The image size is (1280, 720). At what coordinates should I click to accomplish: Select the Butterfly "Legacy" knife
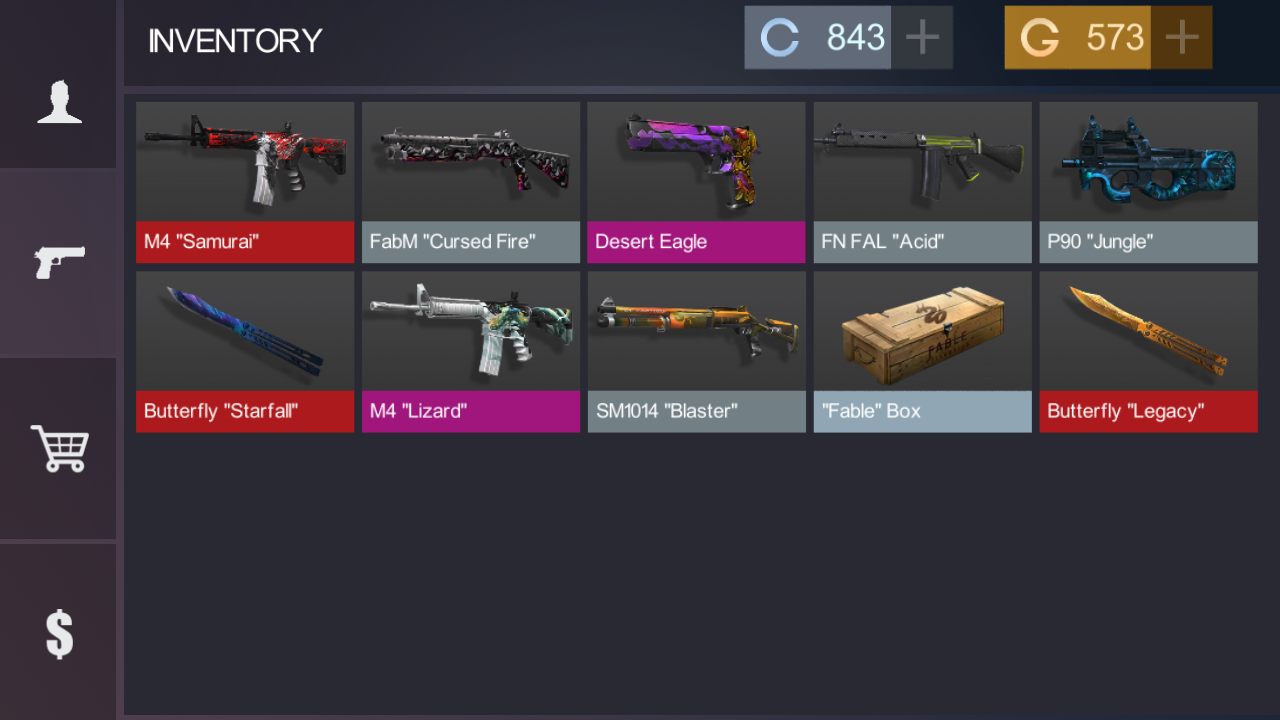pos(1148,350)
